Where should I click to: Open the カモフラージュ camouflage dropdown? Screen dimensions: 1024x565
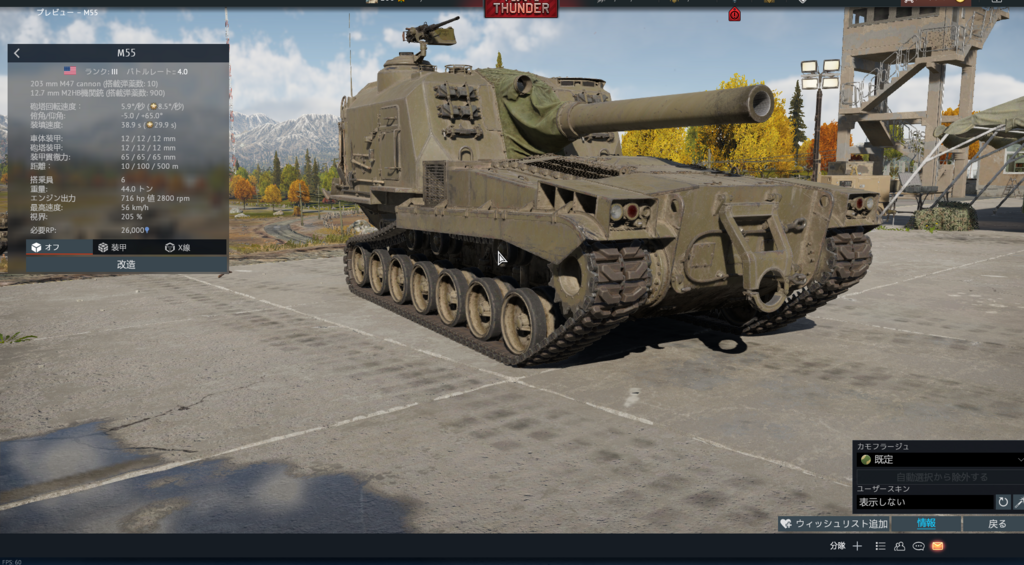pos(939,460)
